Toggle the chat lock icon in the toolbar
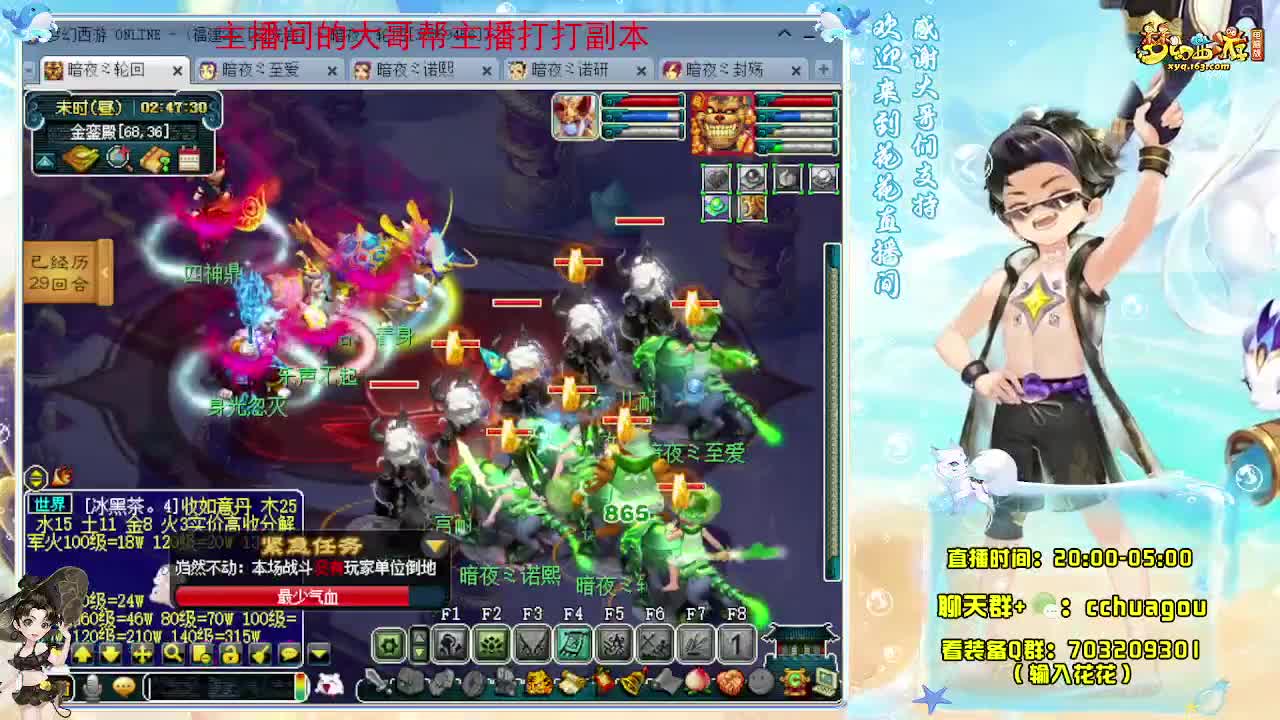Viewport: 1280px width, 720px height. tap(230, 654)
